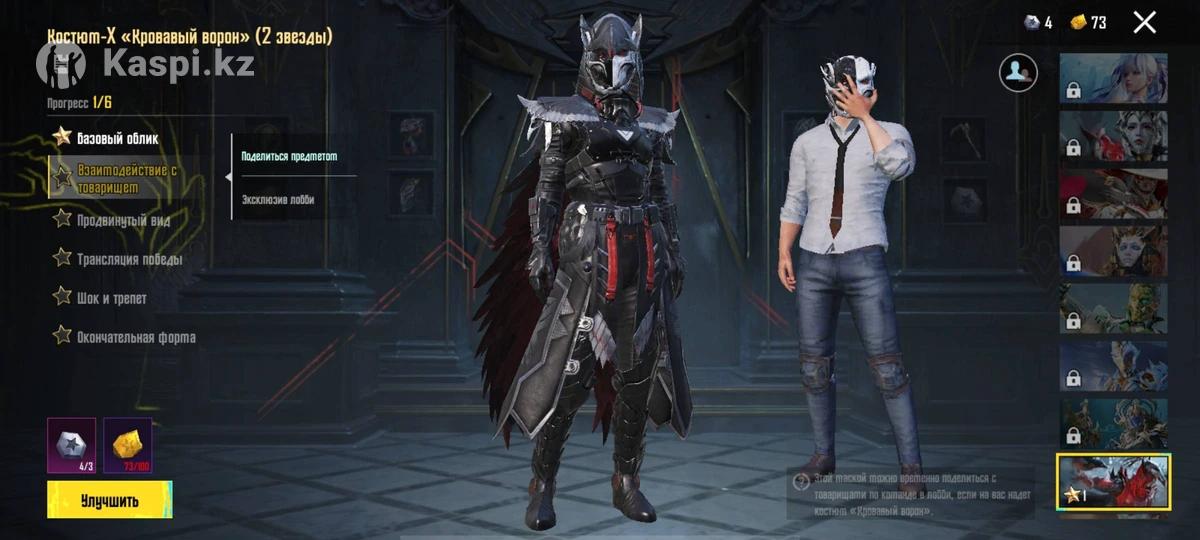Click the gold nugget material slot
The width and height of the screenshot is (1200, 540).
pos(127,443)
